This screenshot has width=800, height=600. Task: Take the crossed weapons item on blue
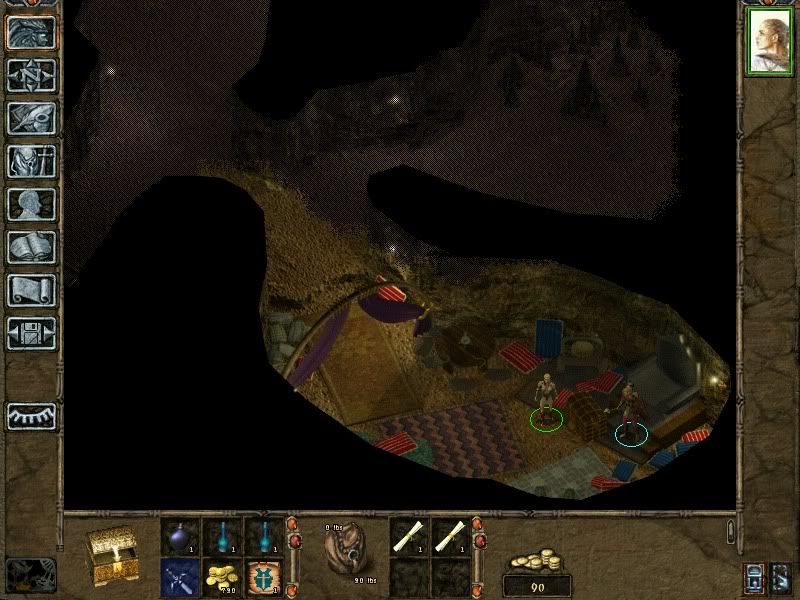point(179,575)
